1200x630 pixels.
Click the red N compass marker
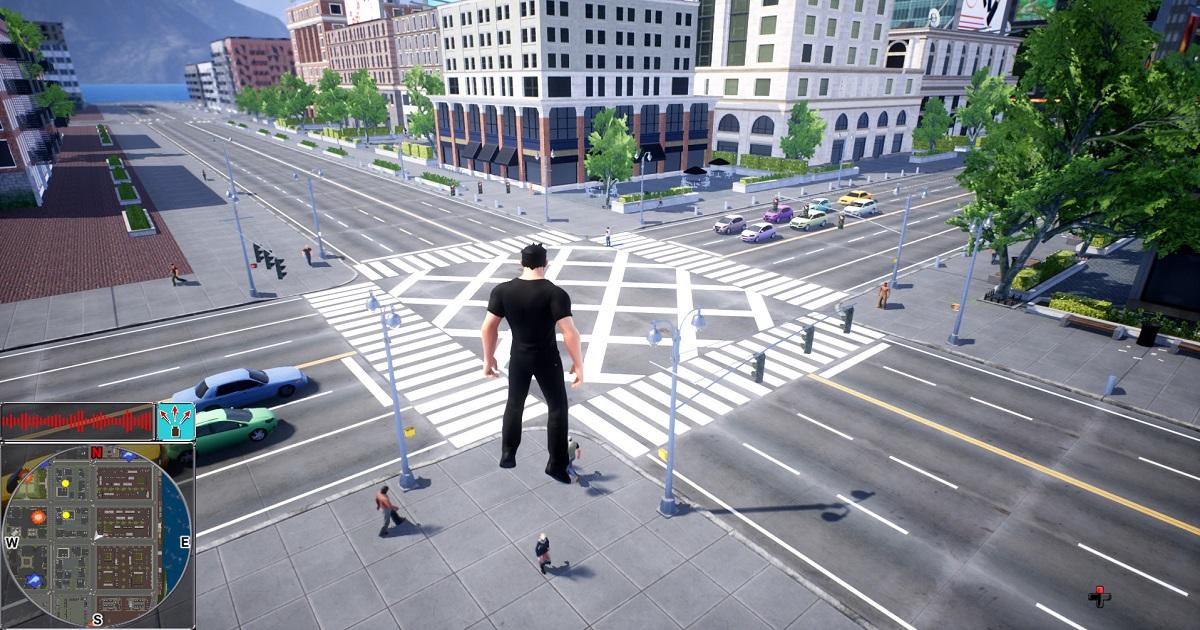tap(97, 453)
